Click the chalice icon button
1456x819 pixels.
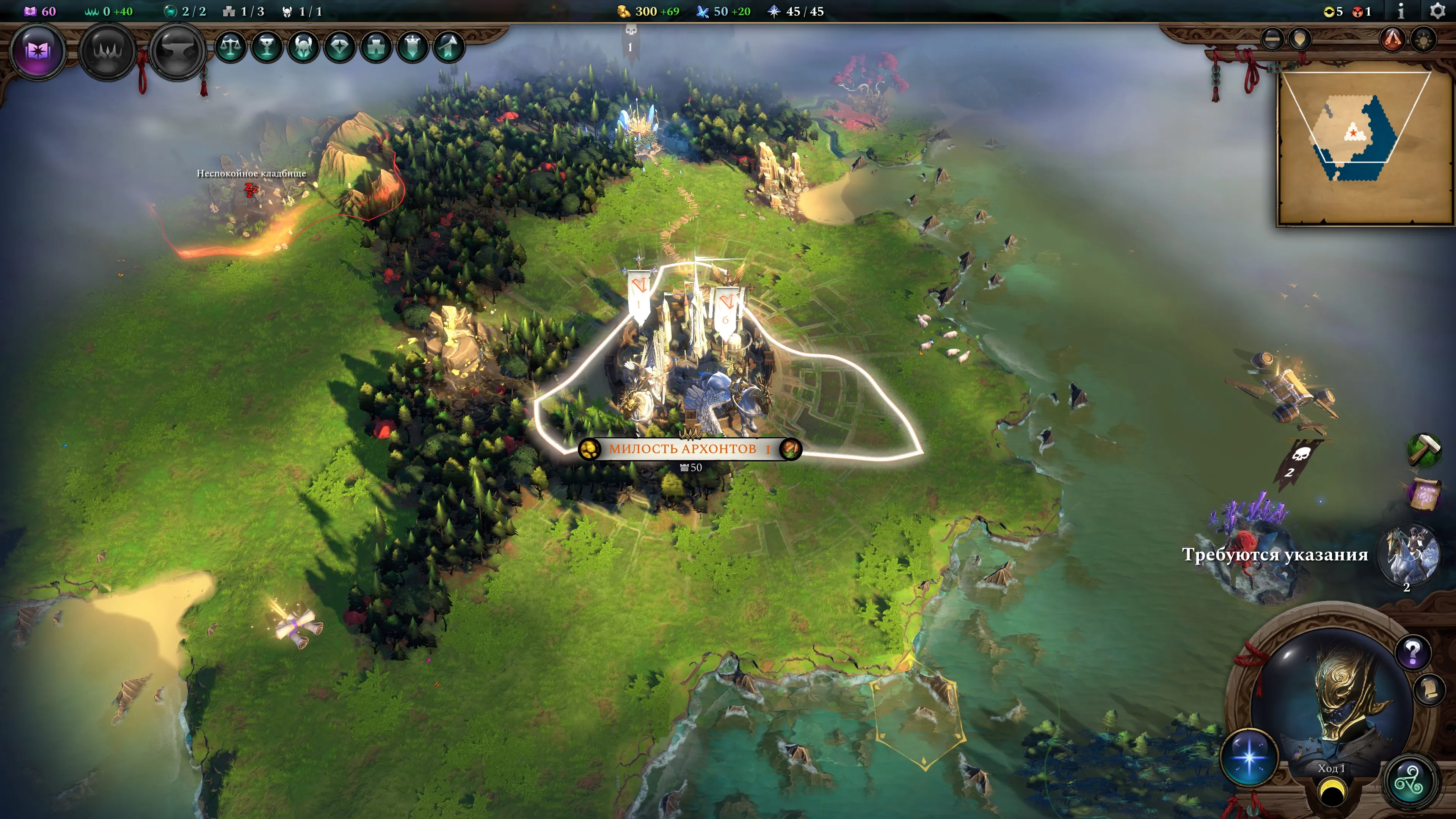(x=267, y=47)
